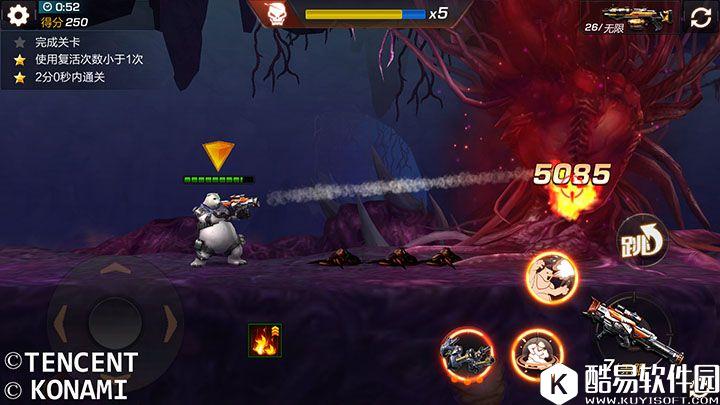
Task: Tap the joystick's up arrow
Action: (115, 271)
